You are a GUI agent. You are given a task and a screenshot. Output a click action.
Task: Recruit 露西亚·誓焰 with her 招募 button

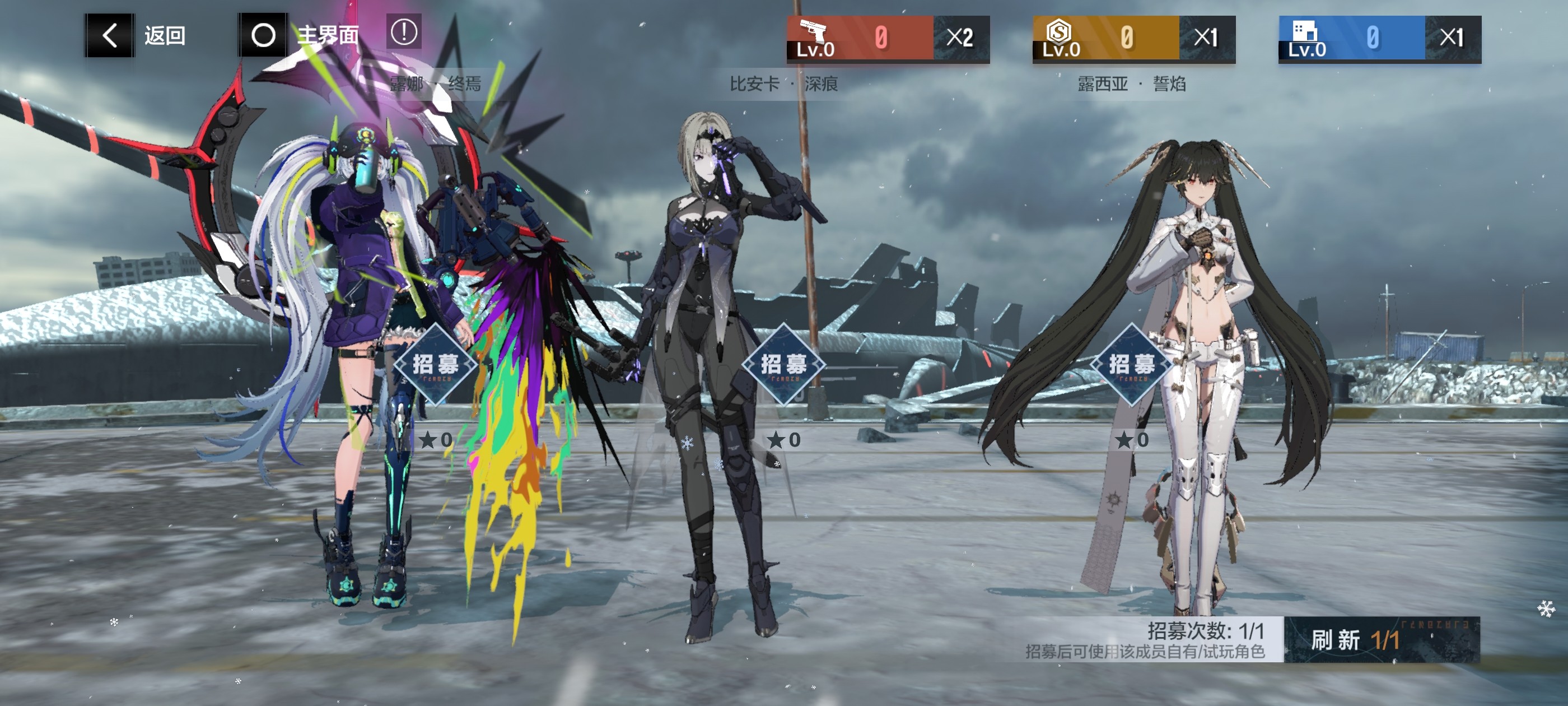[1132, 365]
